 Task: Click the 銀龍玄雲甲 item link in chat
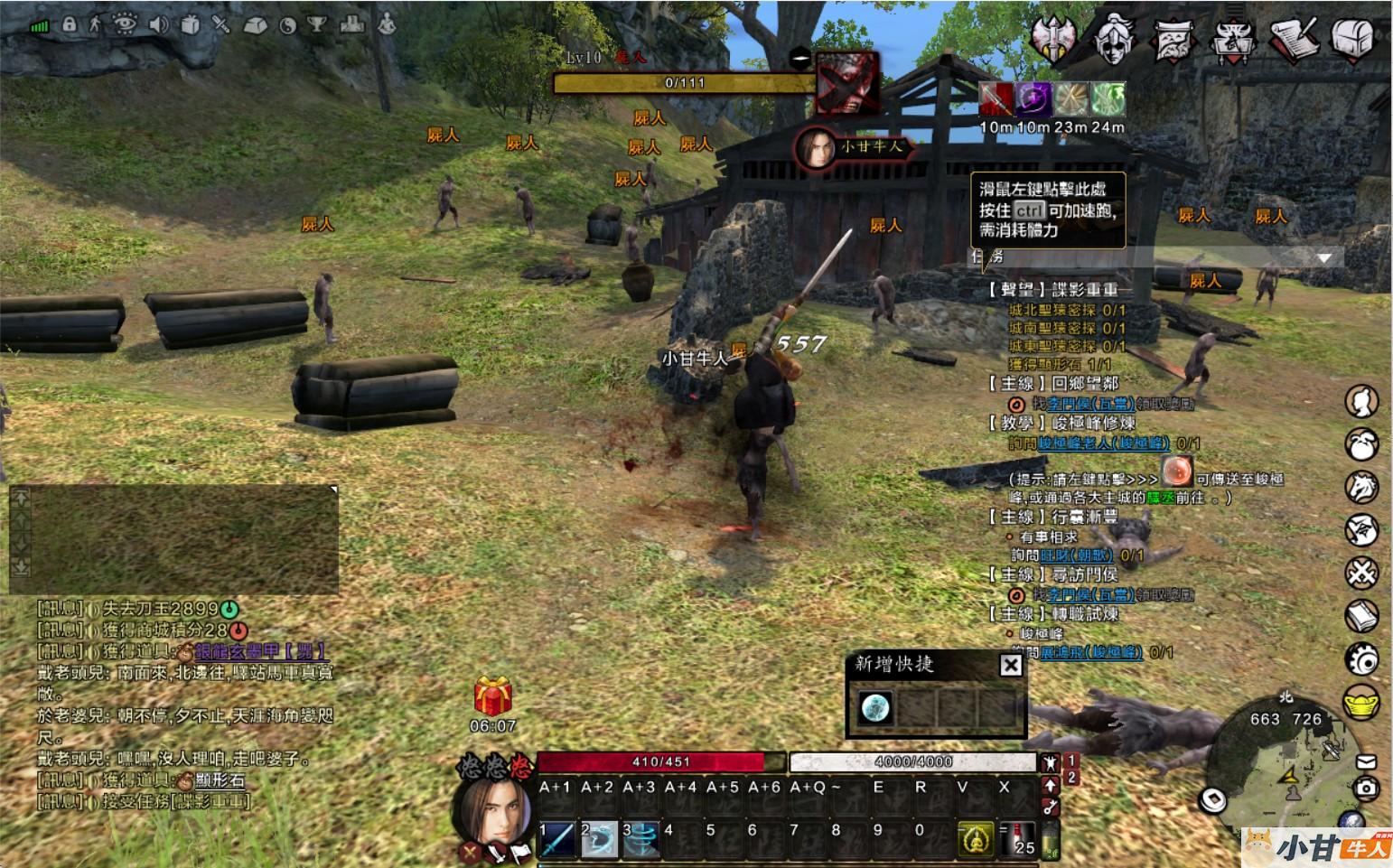click(259, 651)
